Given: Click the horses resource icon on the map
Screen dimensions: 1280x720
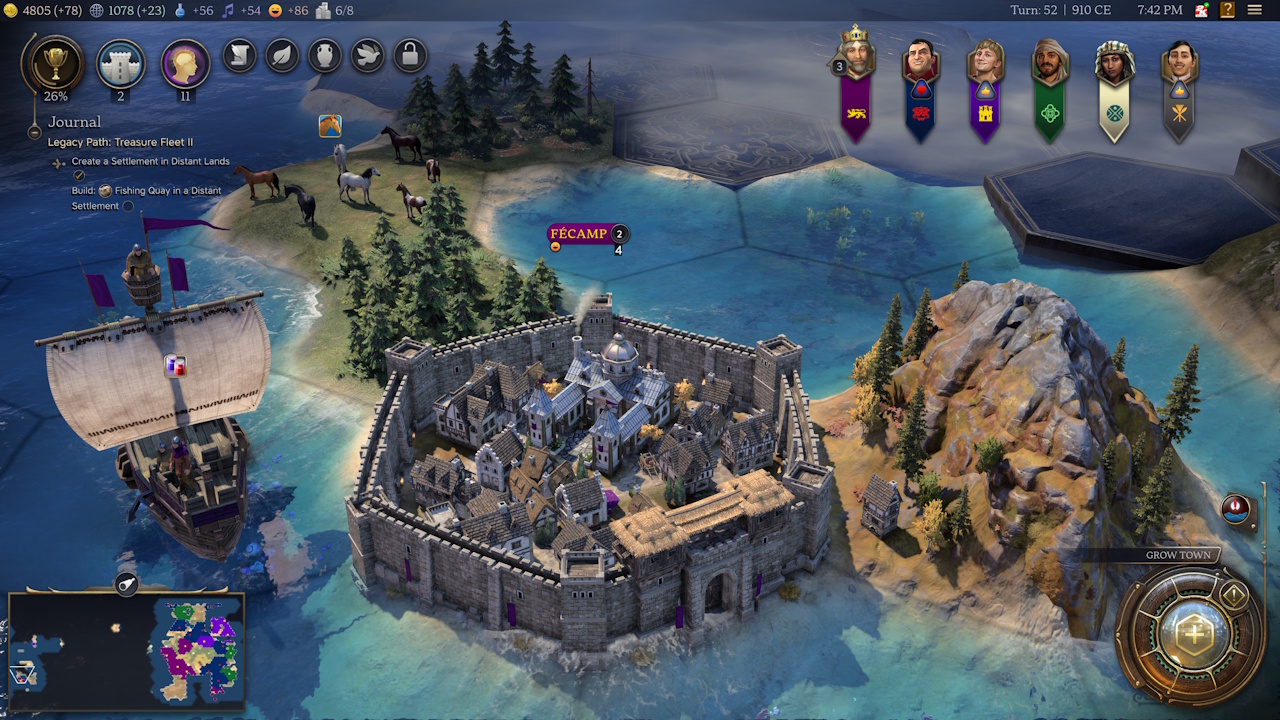Looking at the screenshot, I should click(x=329, y=125).
